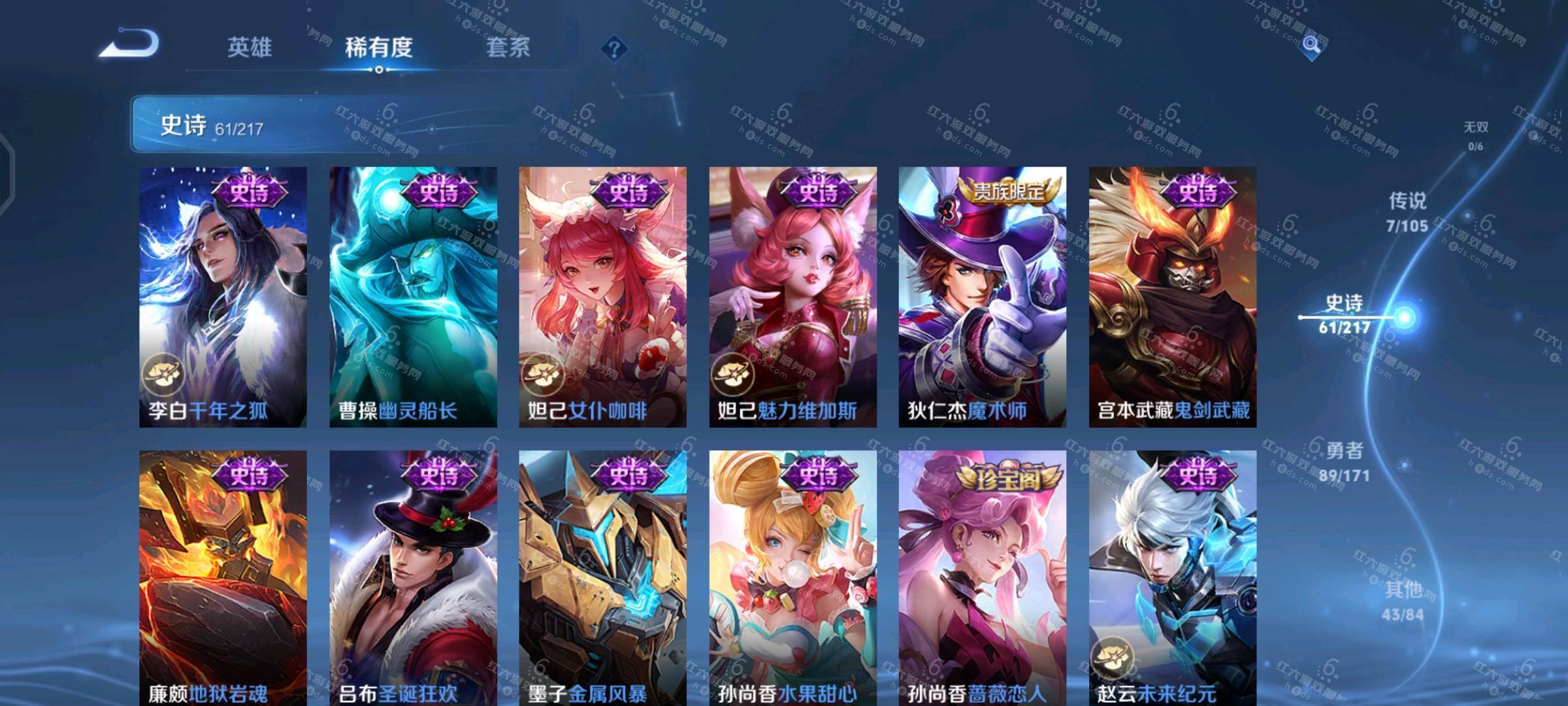View the 赵云 未来纪元 skin card
Screen dimensions: 1568x706
(x=1172, y=579)
